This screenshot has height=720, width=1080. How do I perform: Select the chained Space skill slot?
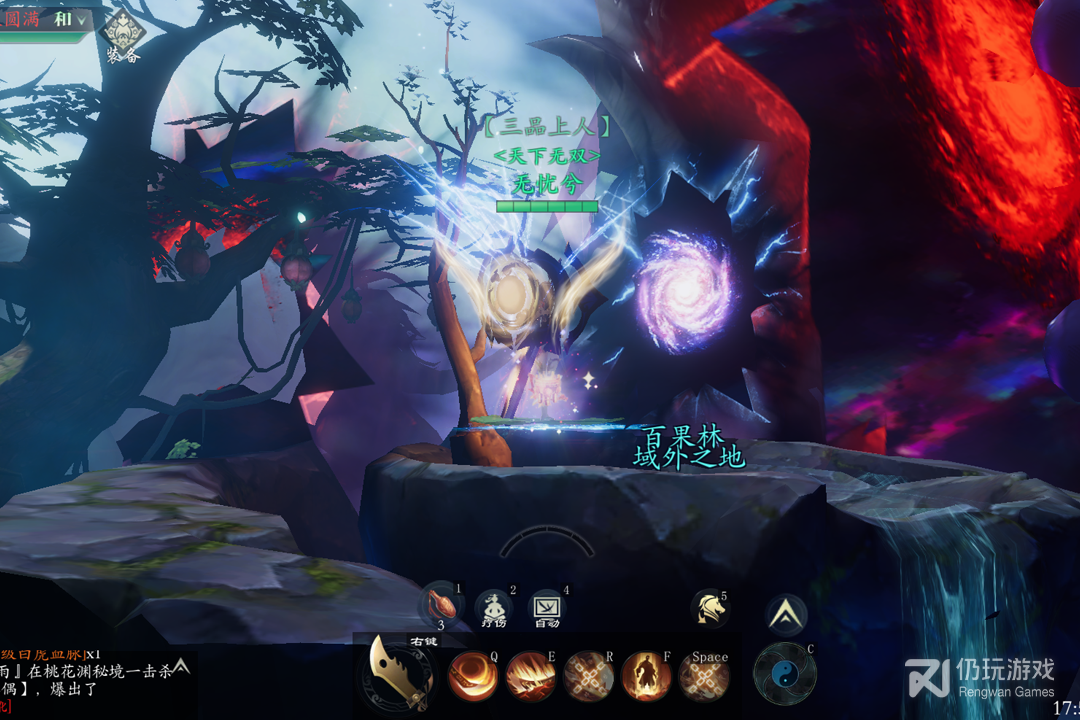pyautogui.click(x=704, y=677)
